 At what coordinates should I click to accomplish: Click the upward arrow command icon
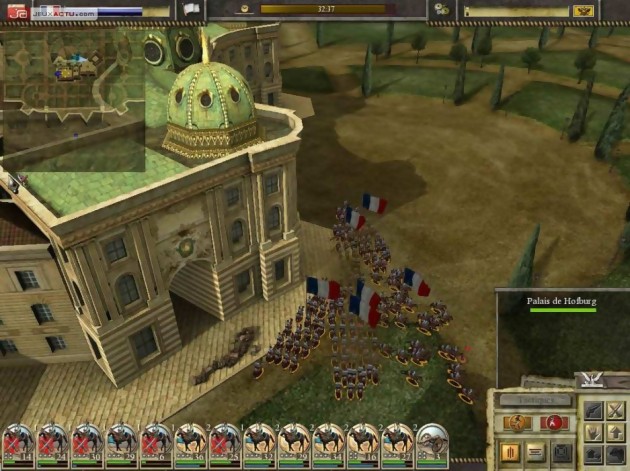616,432
